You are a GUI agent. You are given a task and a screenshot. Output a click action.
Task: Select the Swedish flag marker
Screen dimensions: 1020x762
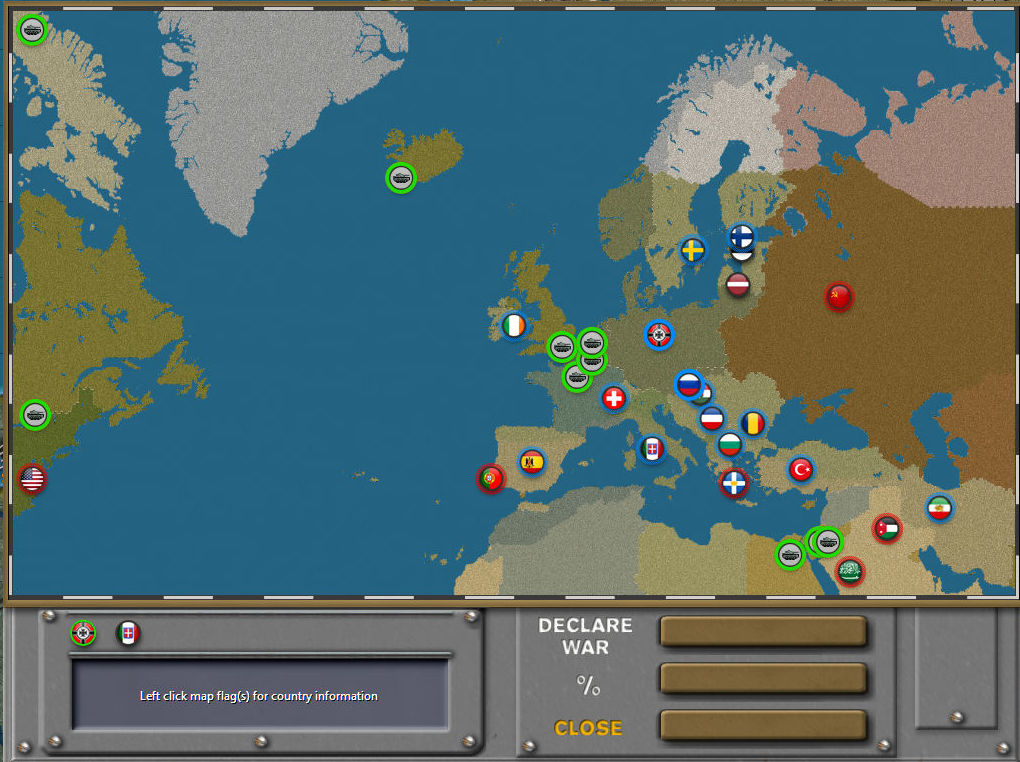[x=692, y=250]
